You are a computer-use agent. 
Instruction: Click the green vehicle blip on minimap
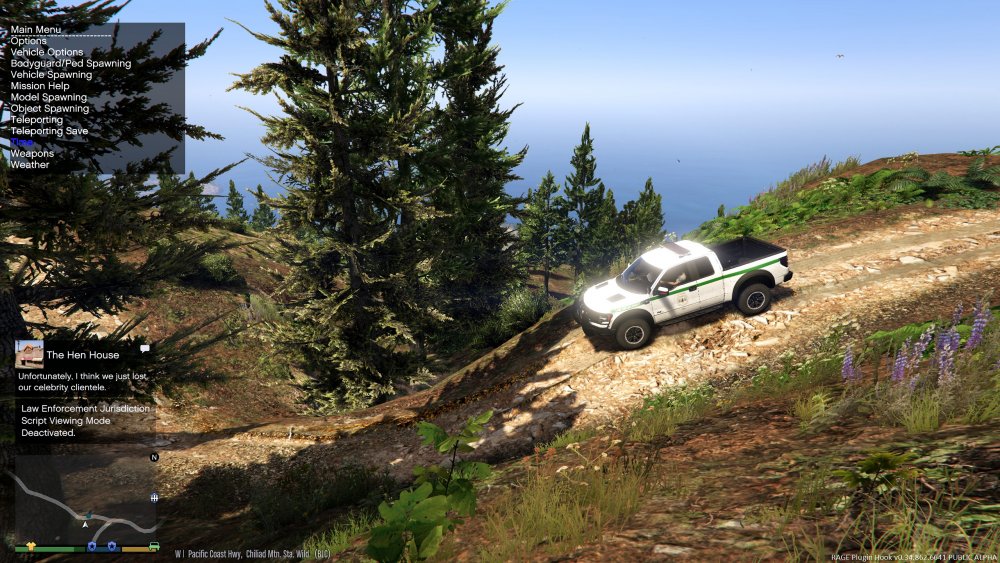pos(154,547)
